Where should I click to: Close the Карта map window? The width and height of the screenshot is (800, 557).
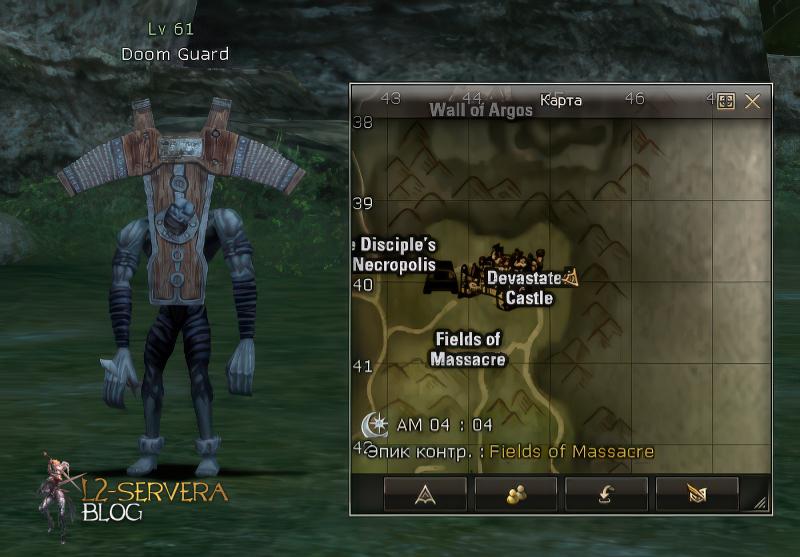753,101
